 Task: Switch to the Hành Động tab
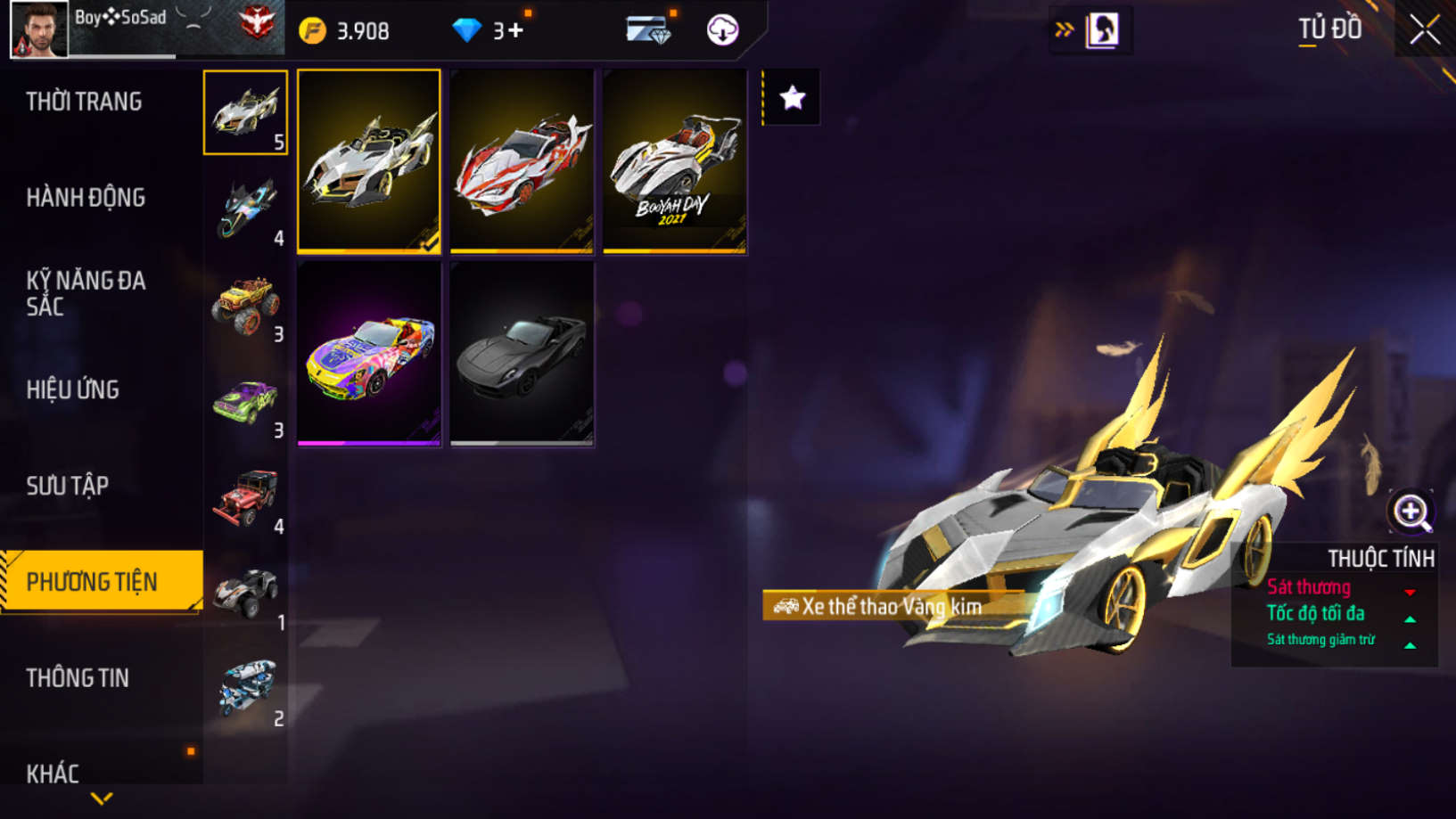click(x=86, y=198)
